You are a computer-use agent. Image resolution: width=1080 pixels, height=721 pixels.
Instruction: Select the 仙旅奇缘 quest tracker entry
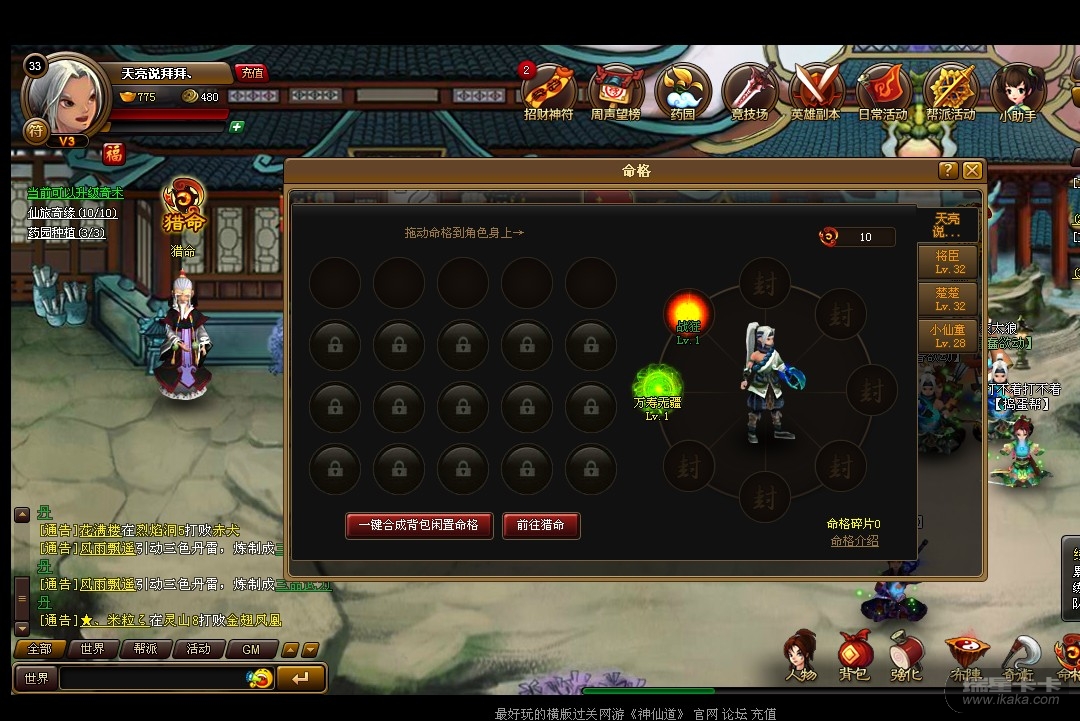tap(72, 213)
